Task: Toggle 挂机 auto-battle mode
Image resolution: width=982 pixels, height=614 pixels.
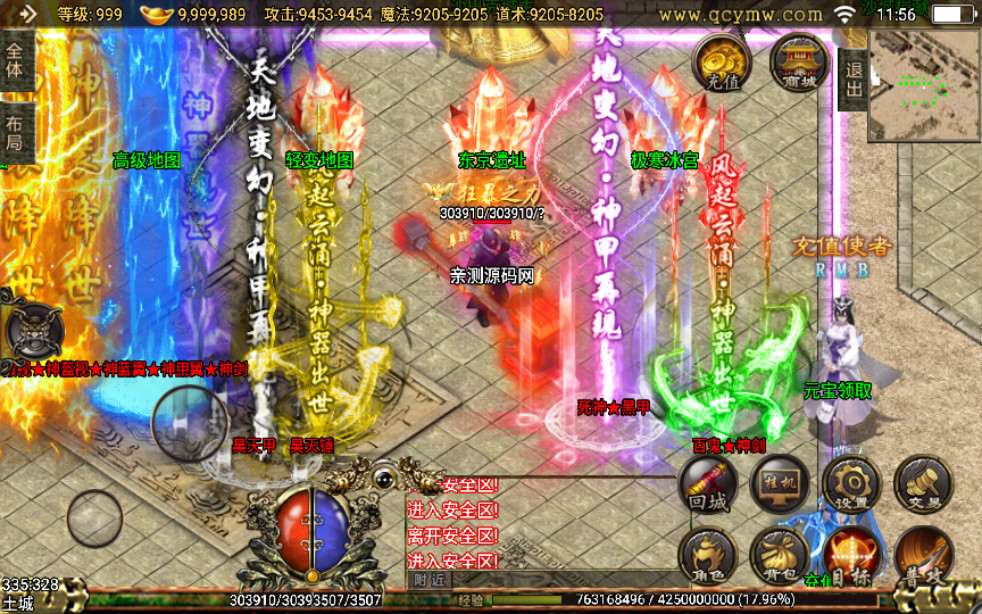Action: pyautogui.click(x=780, y=484)
